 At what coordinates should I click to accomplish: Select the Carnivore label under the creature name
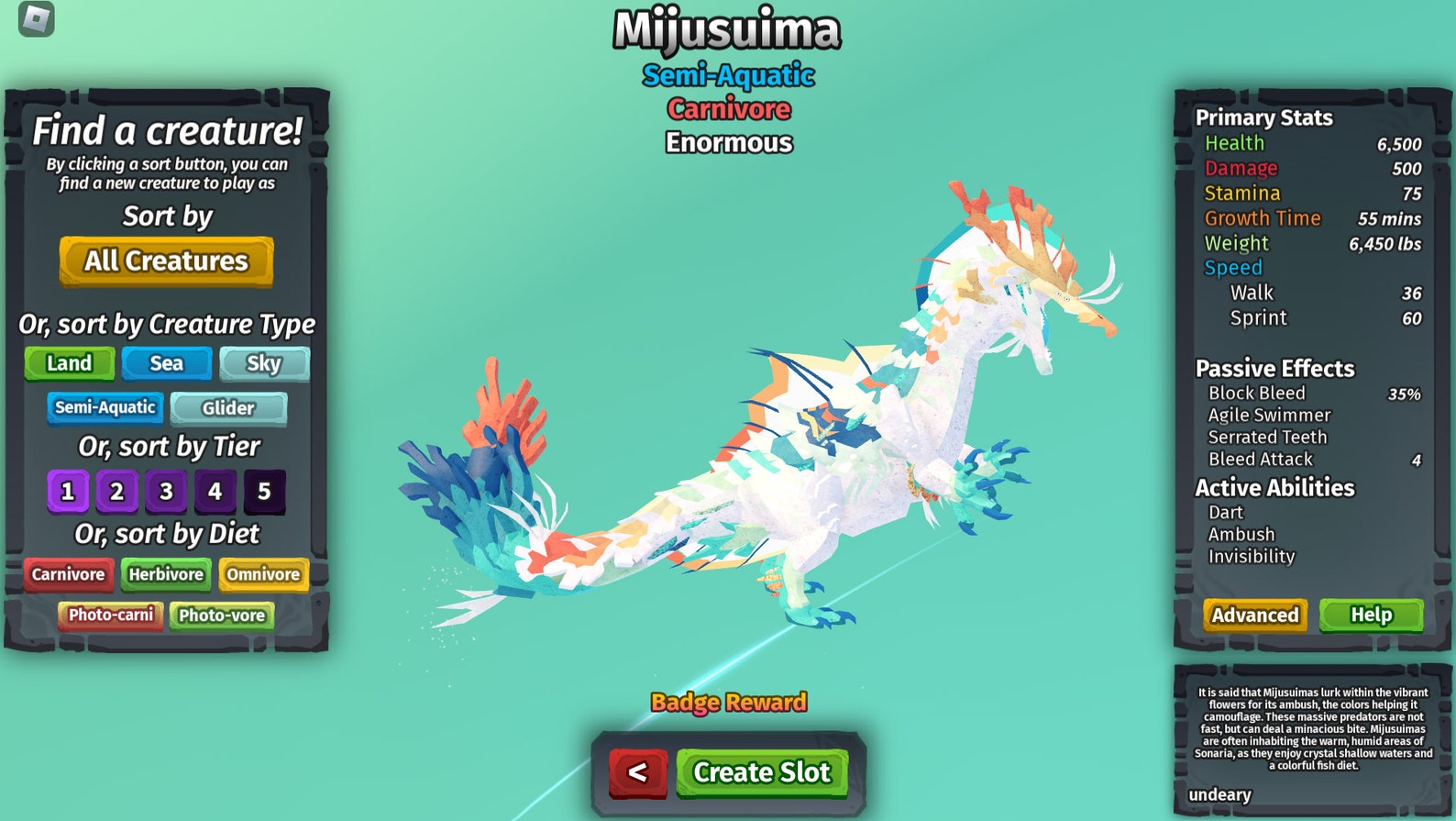pos(727,108)
